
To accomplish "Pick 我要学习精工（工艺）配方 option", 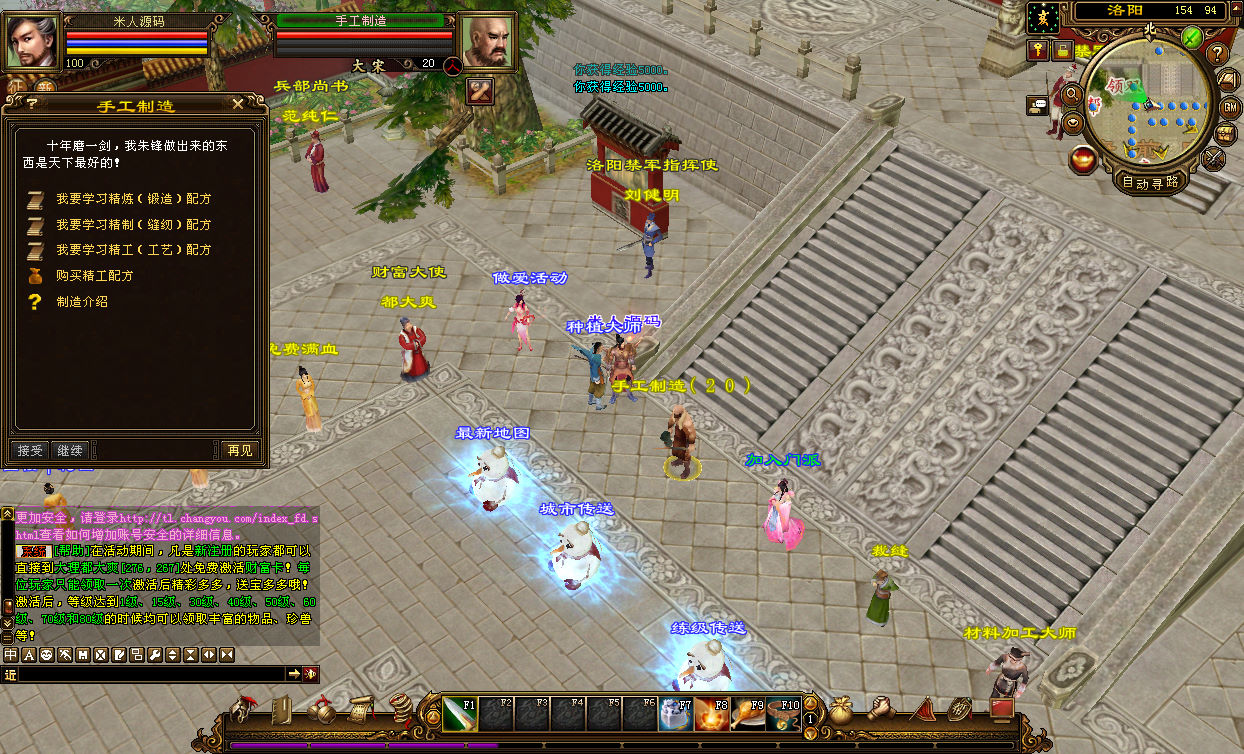I will coord(133,250).
